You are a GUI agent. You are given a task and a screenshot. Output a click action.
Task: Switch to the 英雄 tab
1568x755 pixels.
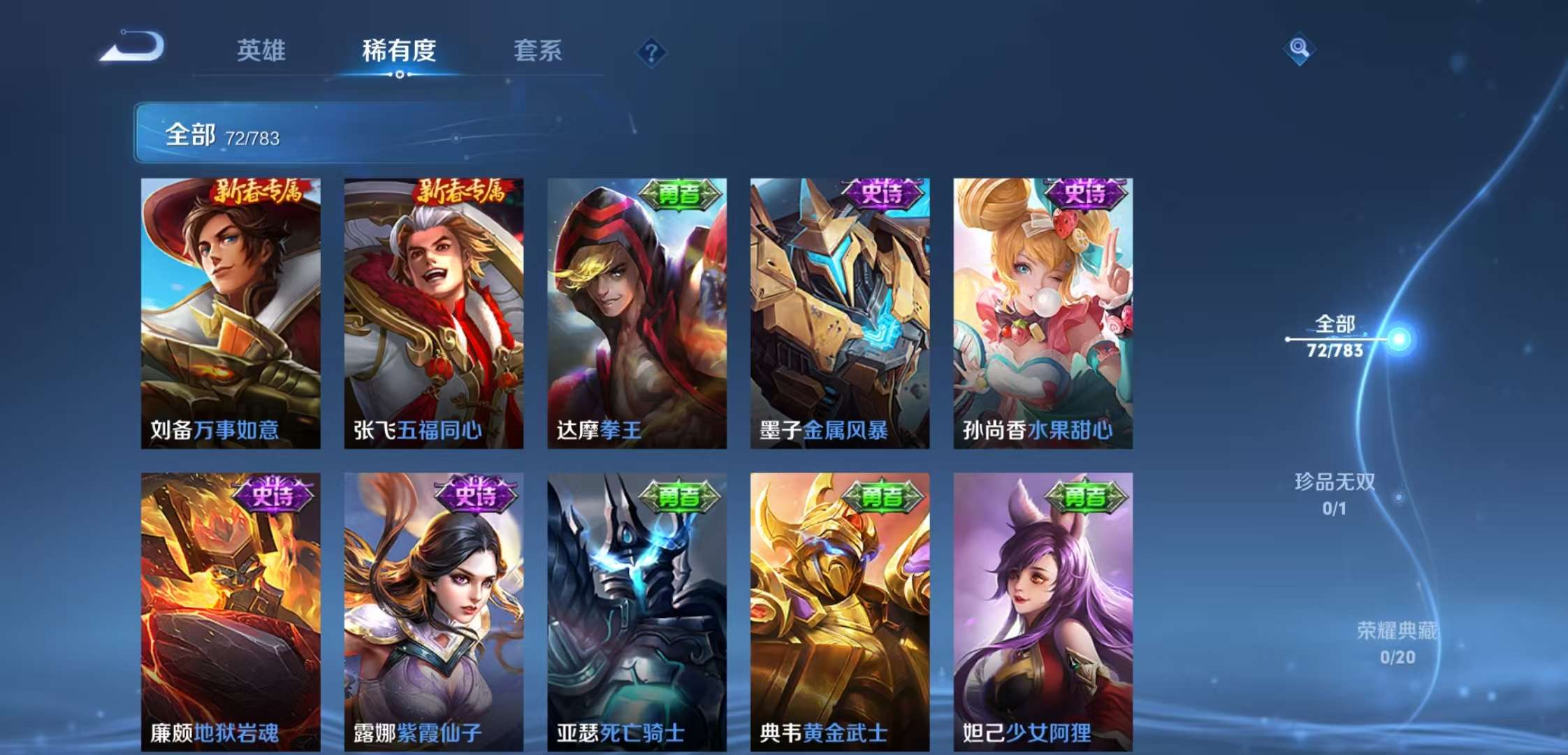[262, 50]
